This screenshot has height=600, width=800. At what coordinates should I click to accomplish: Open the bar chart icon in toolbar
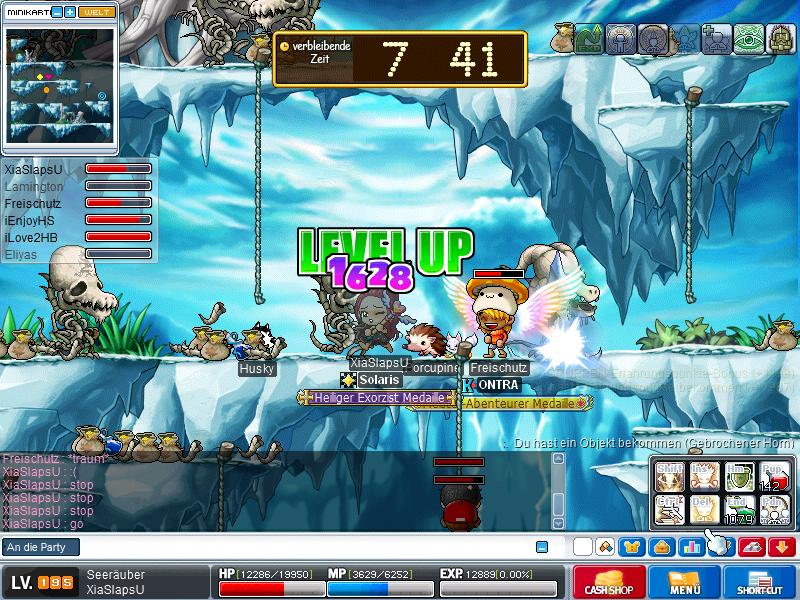click(691, 547)
